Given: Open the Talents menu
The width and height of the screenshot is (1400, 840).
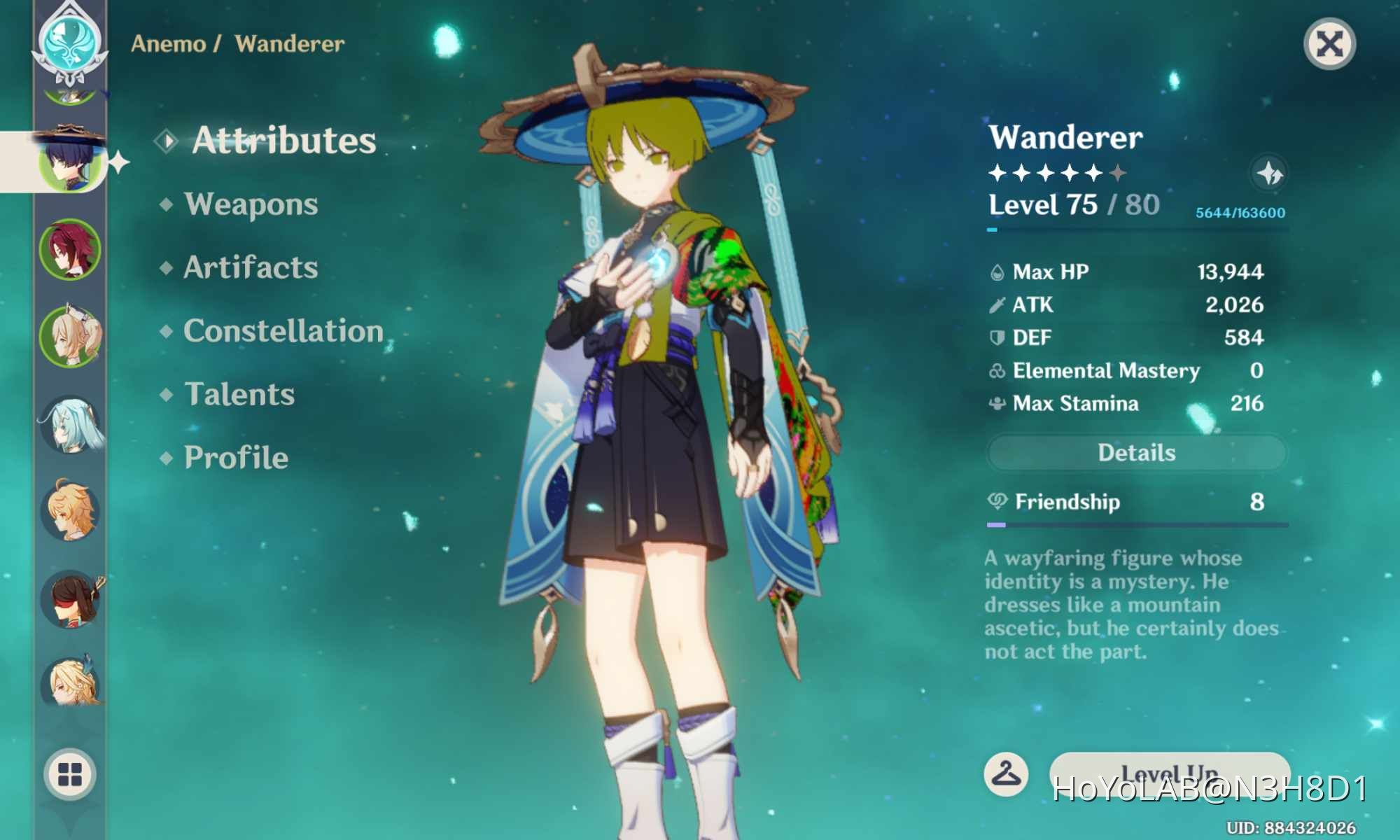Looking at the screenshot, I should (x=239, y=394).
